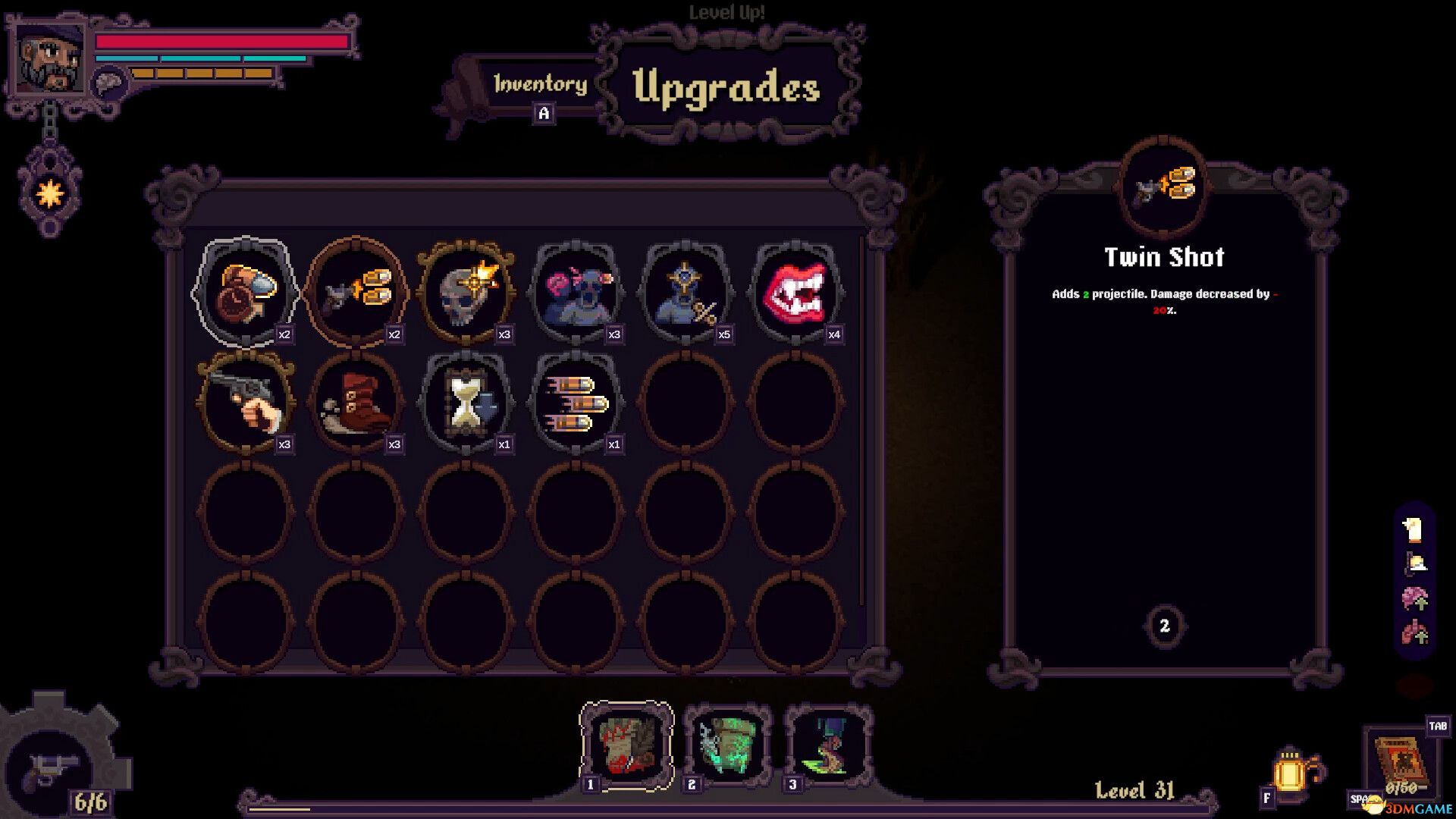Select the vampire fangs upgrade
The height and width of the screenshot is (819, 1456).
pos(795,292)
